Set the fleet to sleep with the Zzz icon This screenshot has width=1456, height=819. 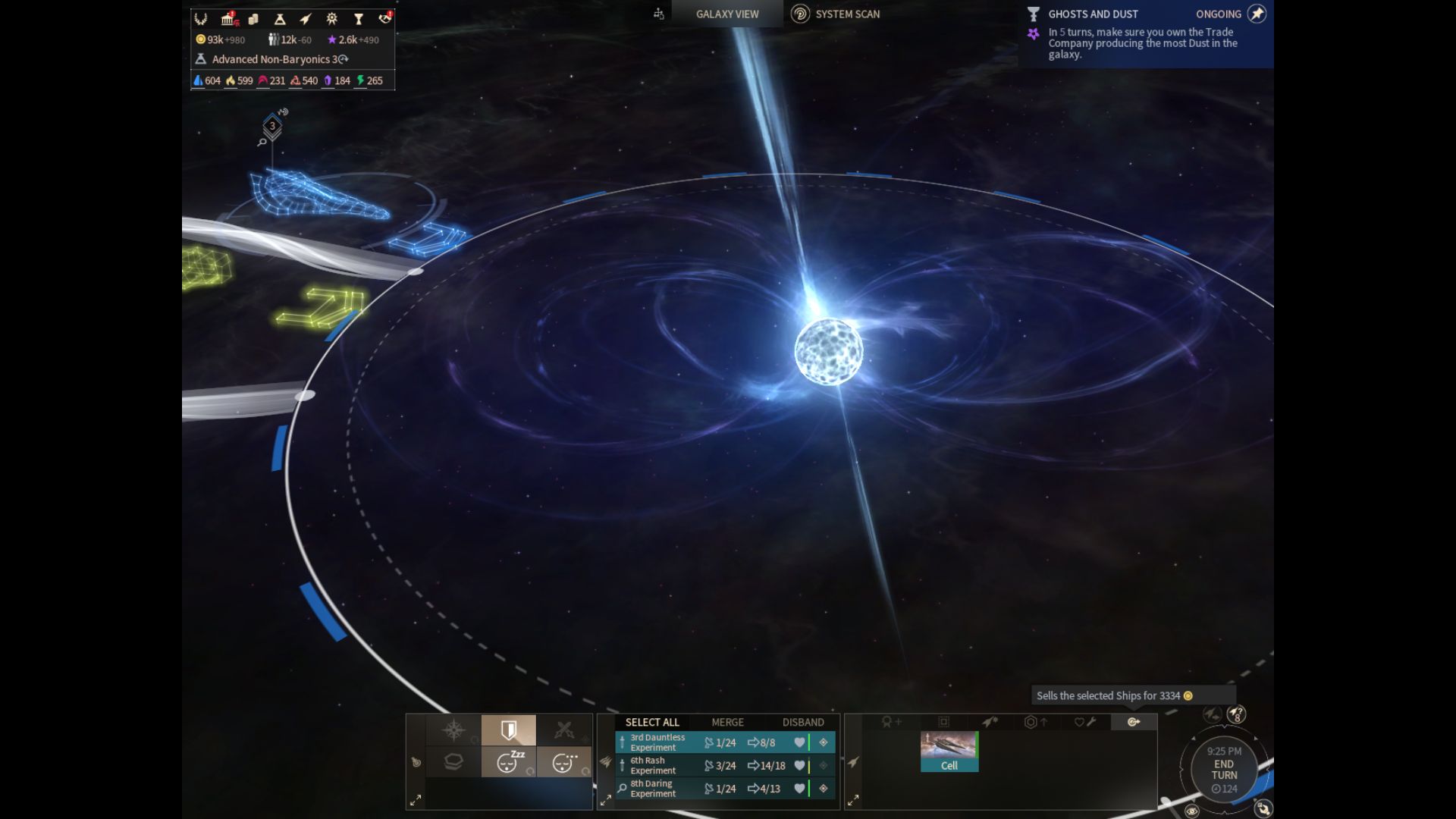[508, 762]
